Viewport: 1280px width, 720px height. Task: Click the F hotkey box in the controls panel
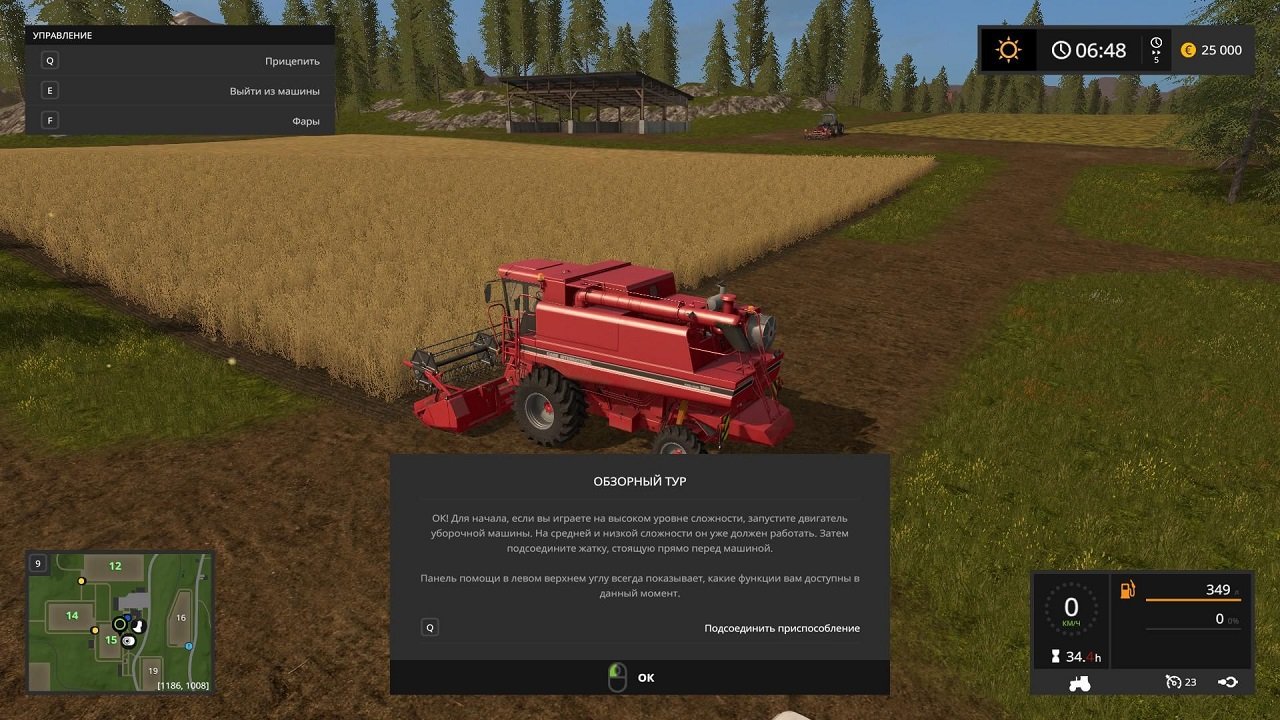click(48, 119)
